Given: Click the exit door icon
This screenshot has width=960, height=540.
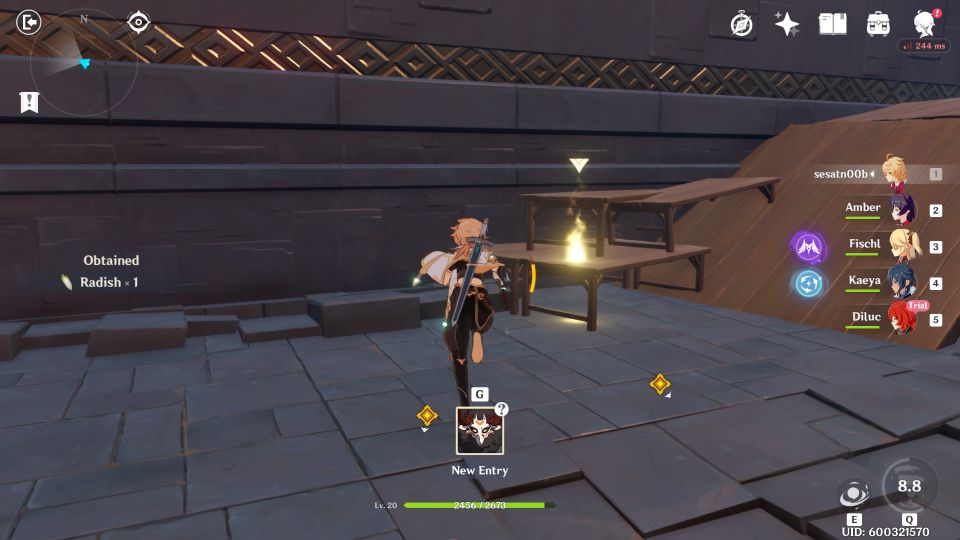Looking at the screenshot, I should tap(30, 22).
